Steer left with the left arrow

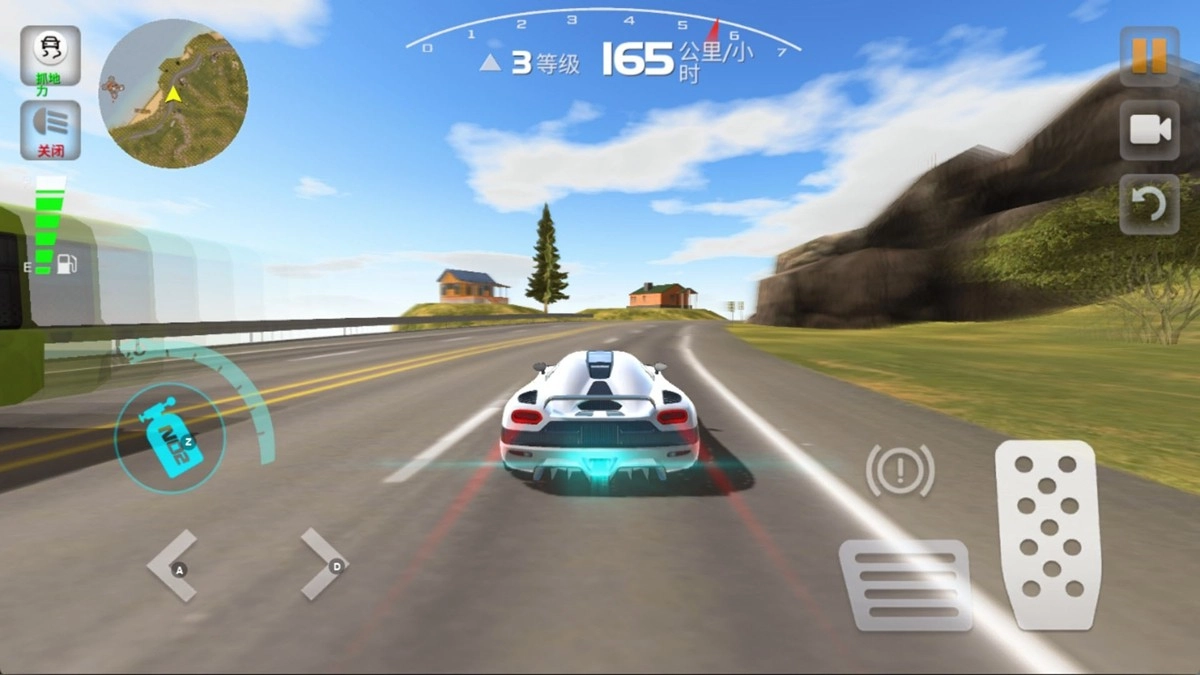click(174, 566)
